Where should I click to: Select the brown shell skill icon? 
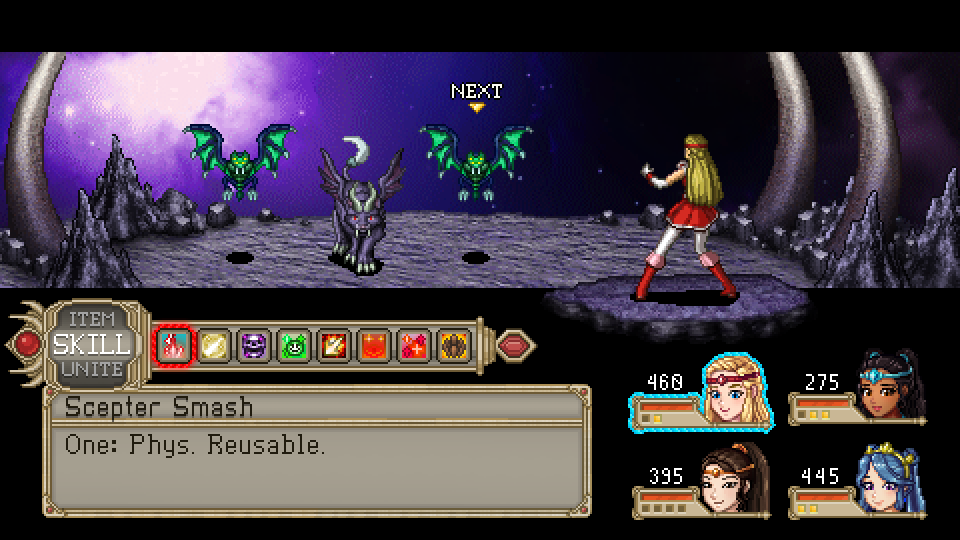[x=452, y=346]
